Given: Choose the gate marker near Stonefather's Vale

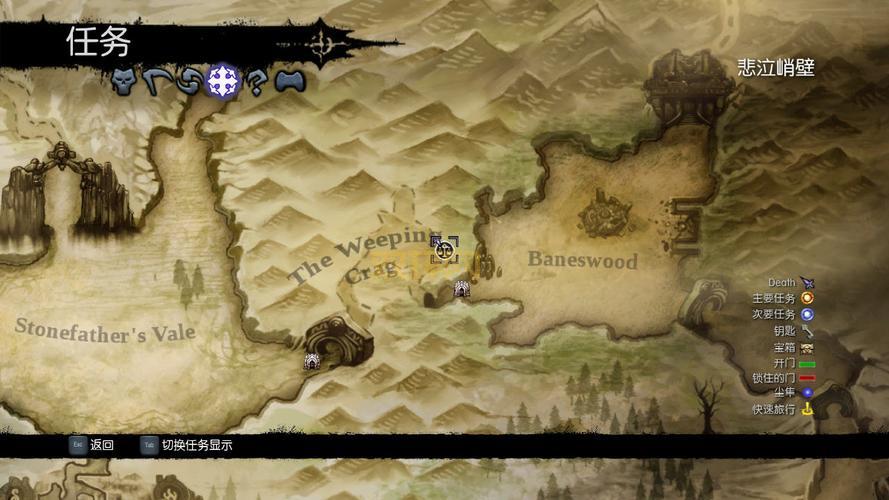Looking at the screenshot, I should [312, 363].
